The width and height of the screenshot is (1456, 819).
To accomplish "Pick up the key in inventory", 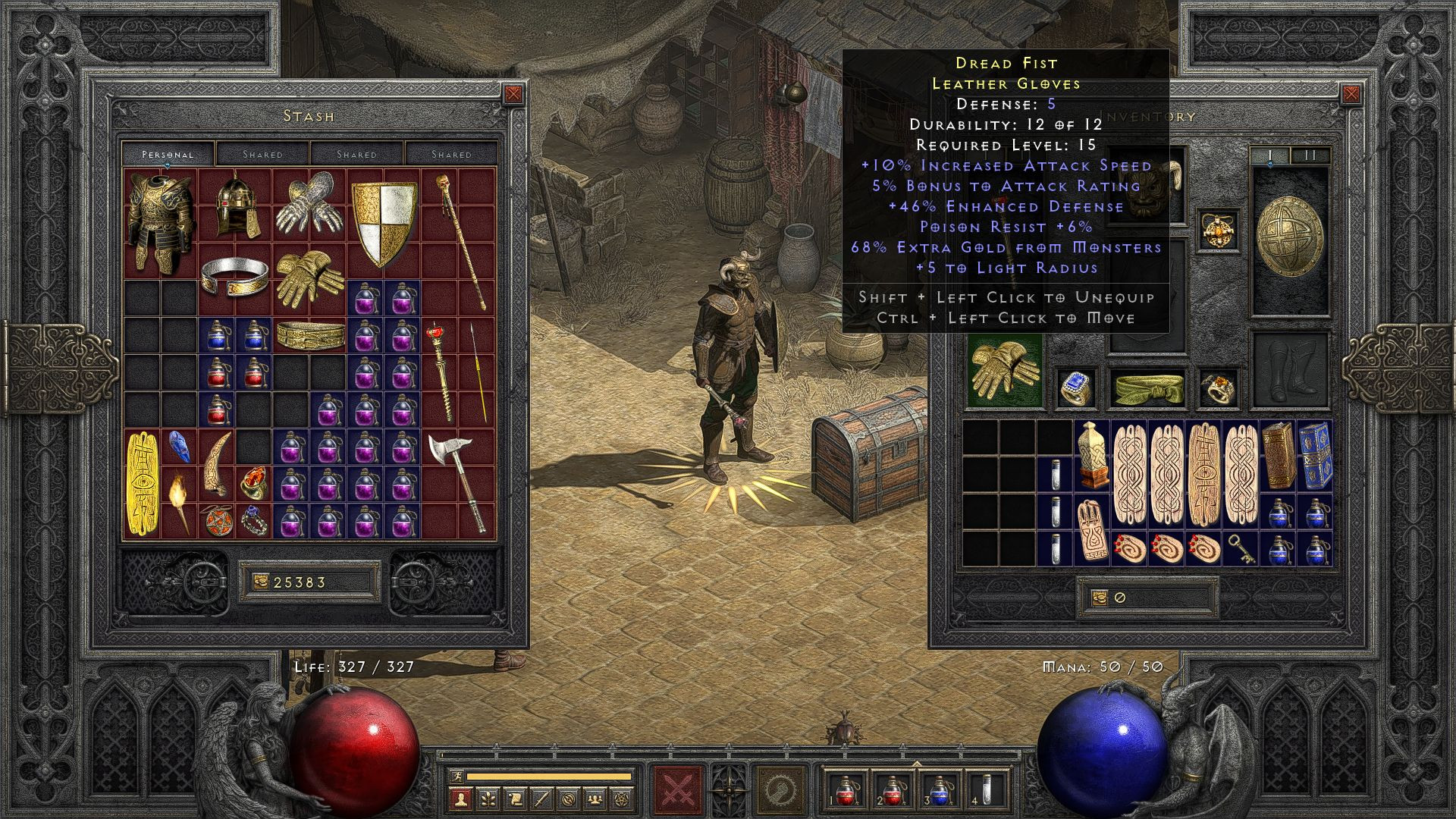I will pos(1241,548).
